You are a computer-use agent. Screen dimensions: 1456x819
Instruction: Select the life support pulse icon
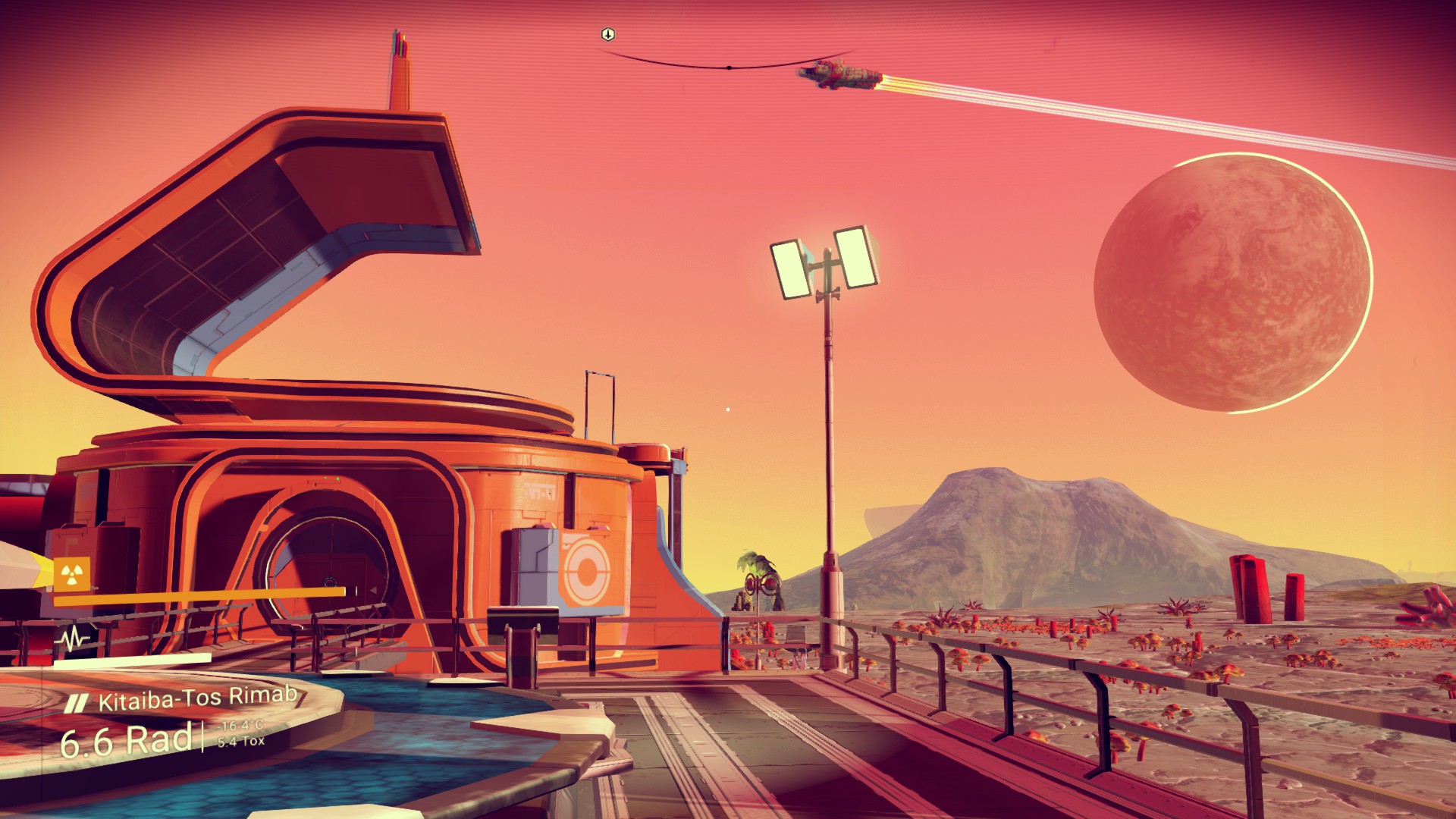coord(73,639)
